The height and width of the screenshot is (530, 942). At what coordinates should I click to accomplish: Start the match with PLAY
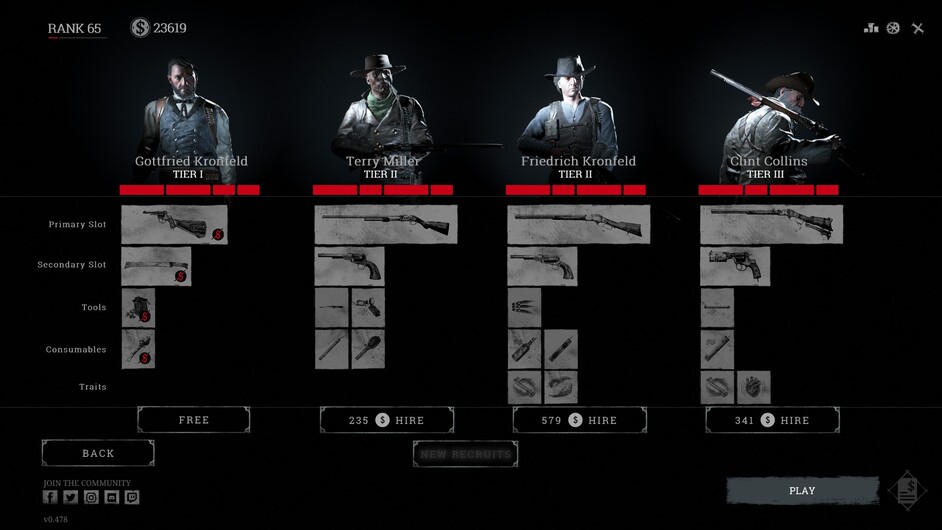point(802,491)
